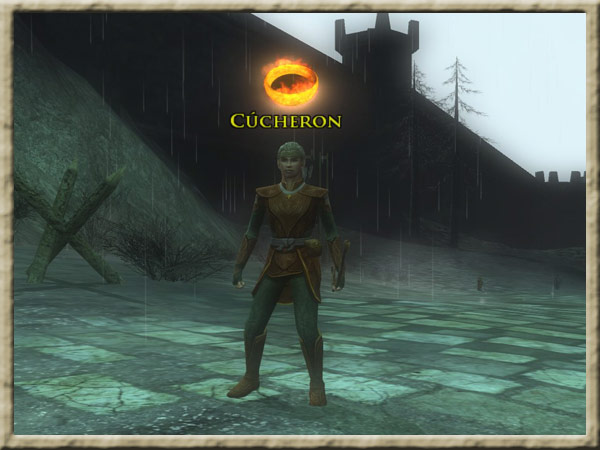Image resolution: width=600 pixels, height=450 pixels.
Task: Click the fiery ring selection marker
Action: coord(290,83)
